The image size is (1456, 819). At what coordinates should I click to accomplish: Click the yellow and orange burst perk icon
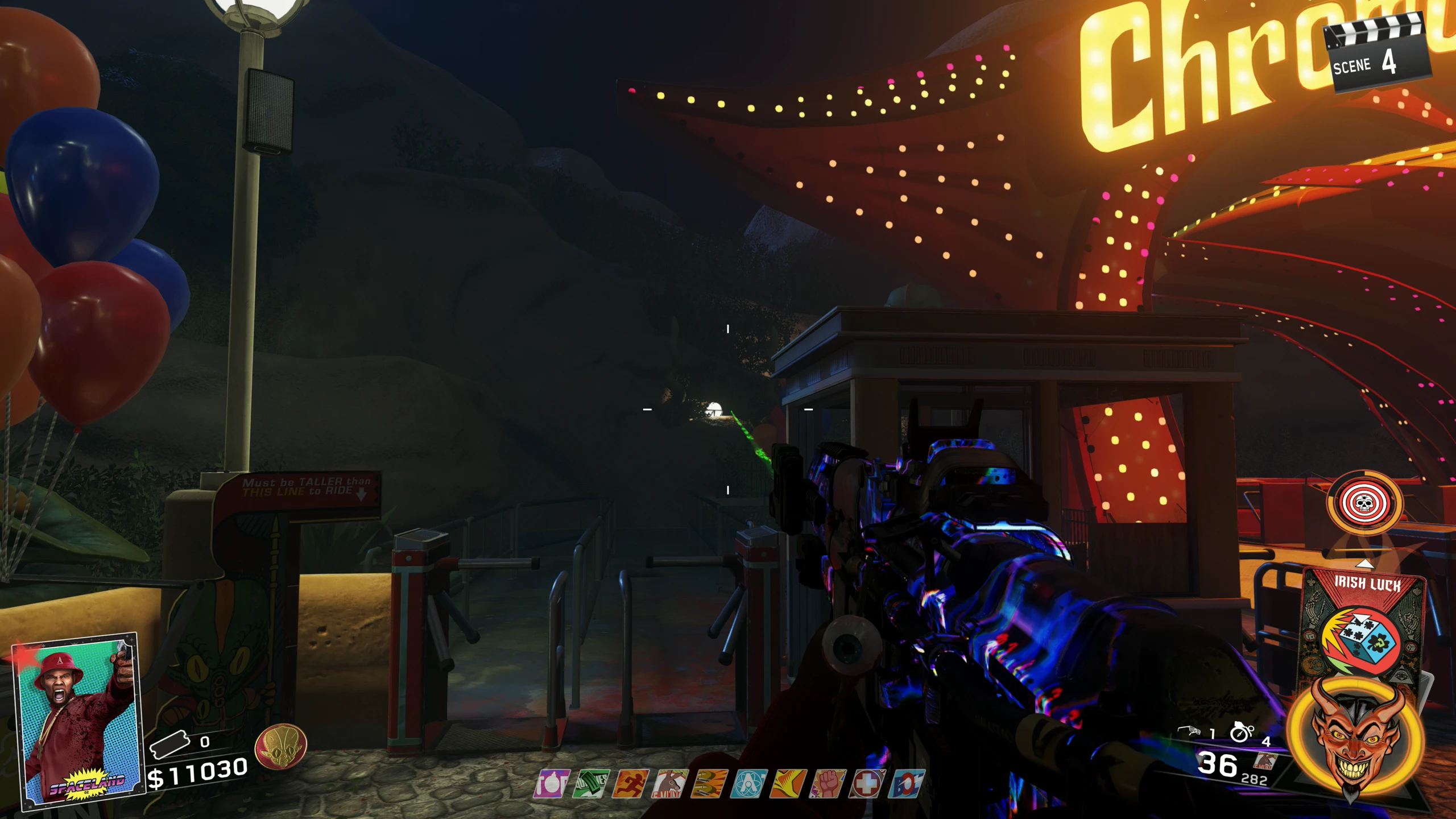tap(788, 784)
